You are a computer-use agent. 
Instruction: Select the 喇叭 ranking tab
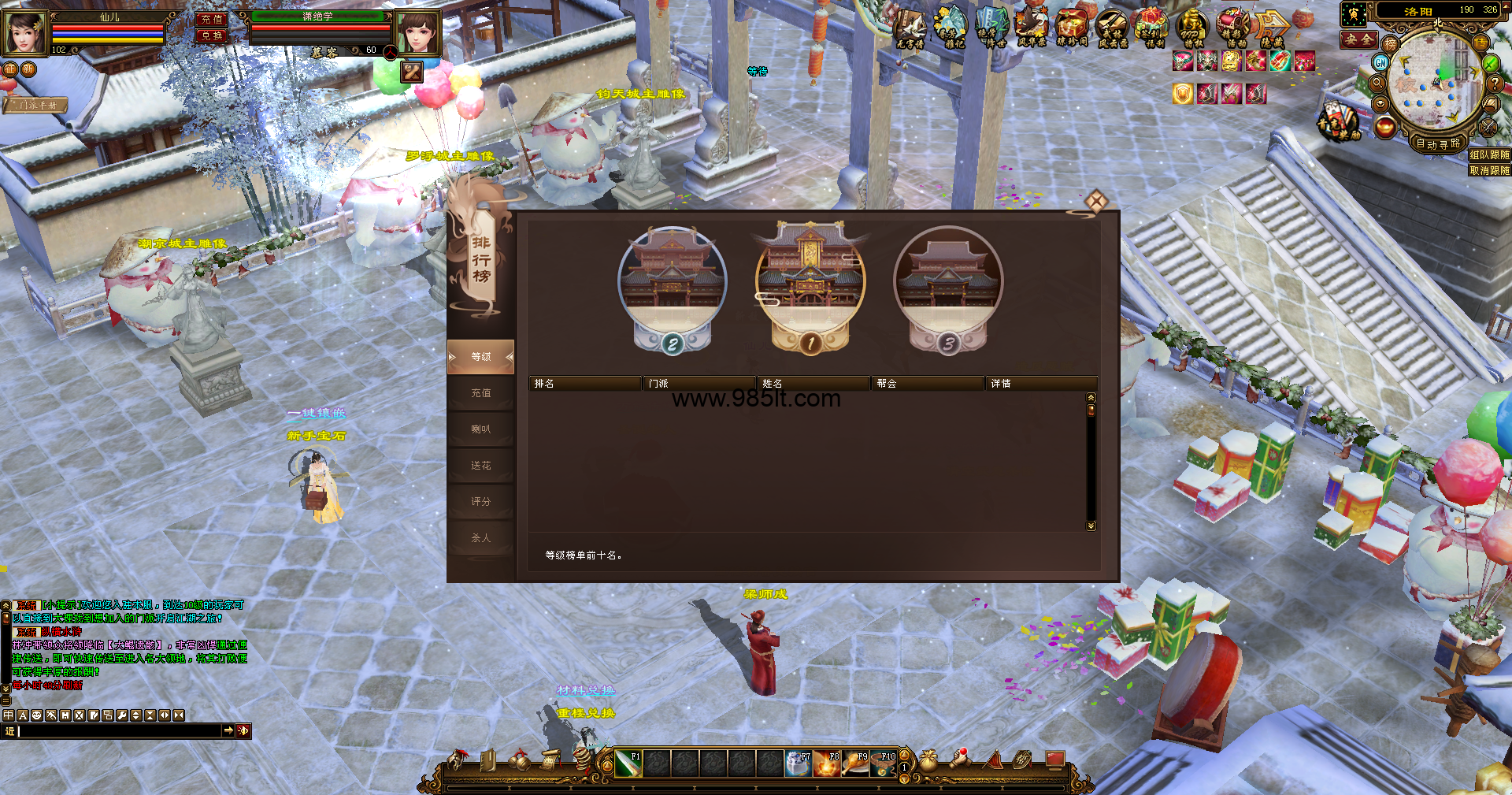tap(480, 429)
